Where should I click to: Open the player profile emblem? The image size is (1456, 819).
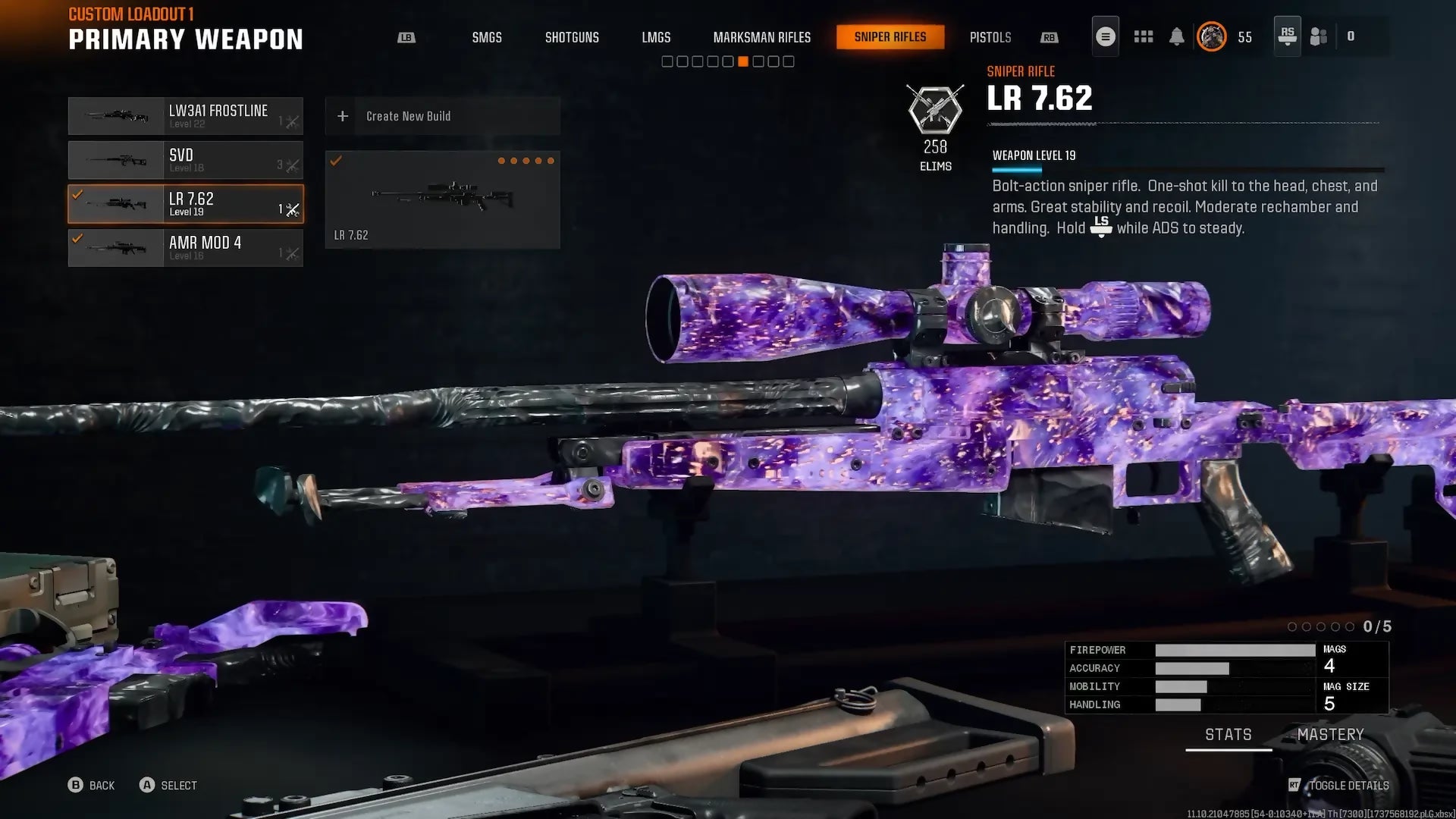tap(1211, 36)
